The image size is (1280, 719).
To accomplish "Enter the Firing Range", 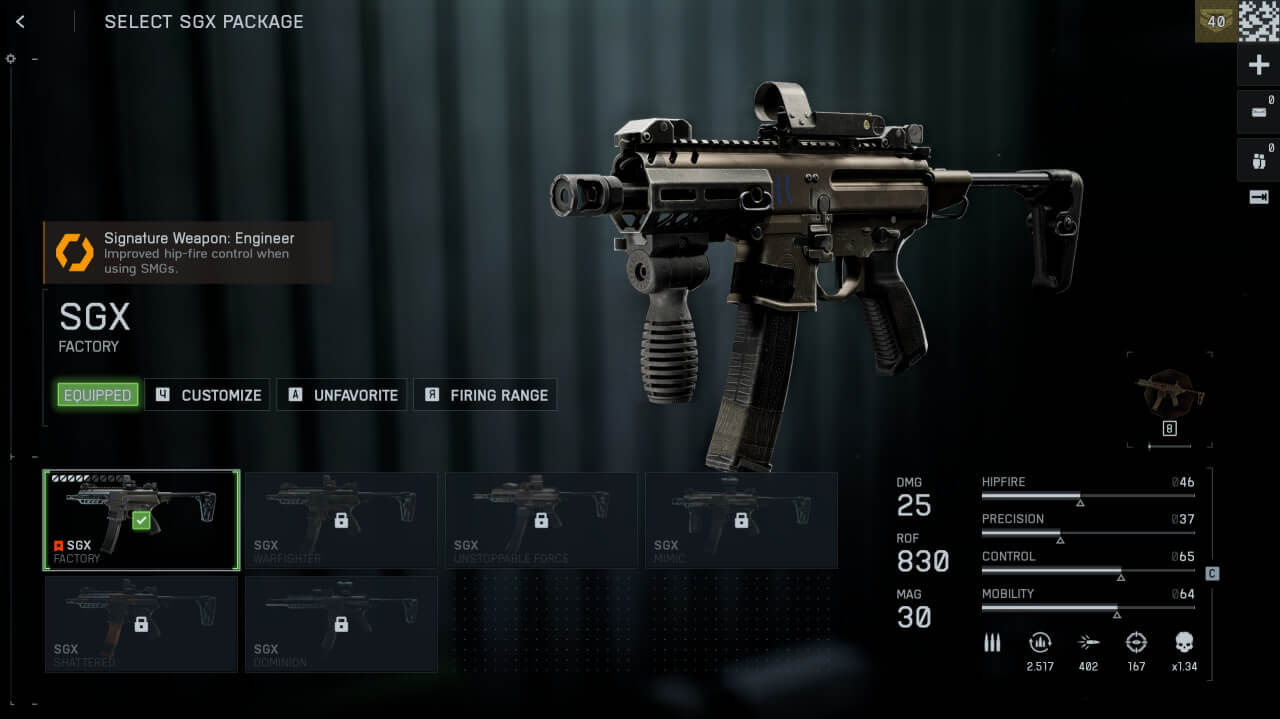I will 485,395.
